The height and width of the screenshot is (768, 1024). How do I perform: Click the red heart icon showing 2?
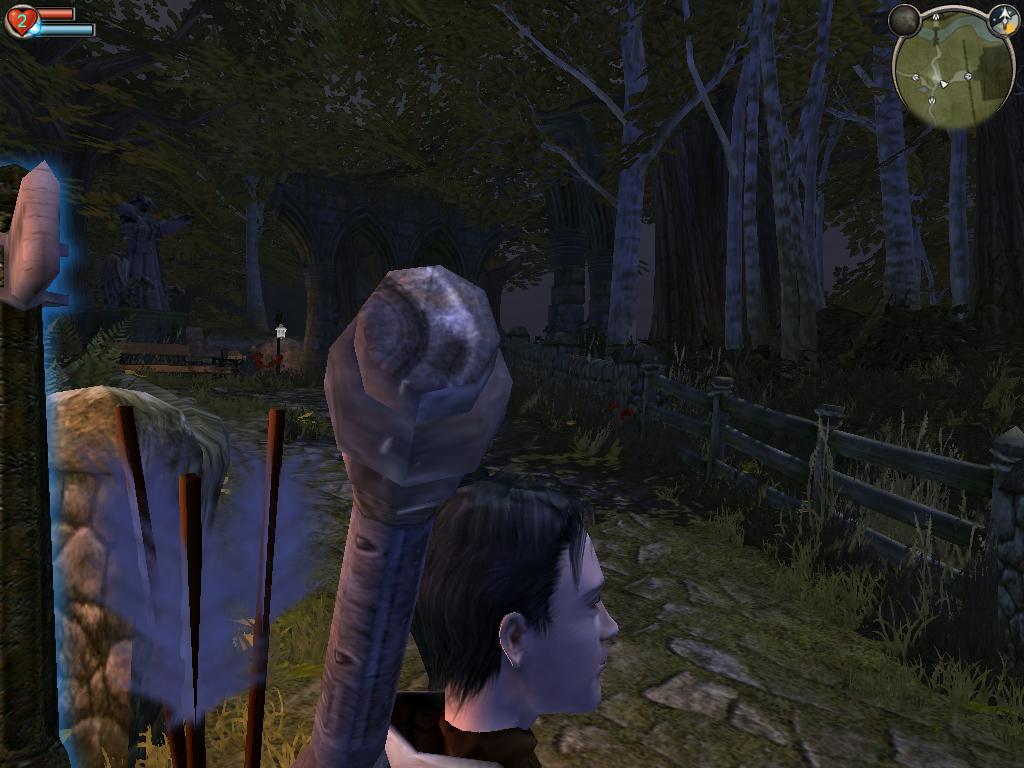tap(21, 21)
